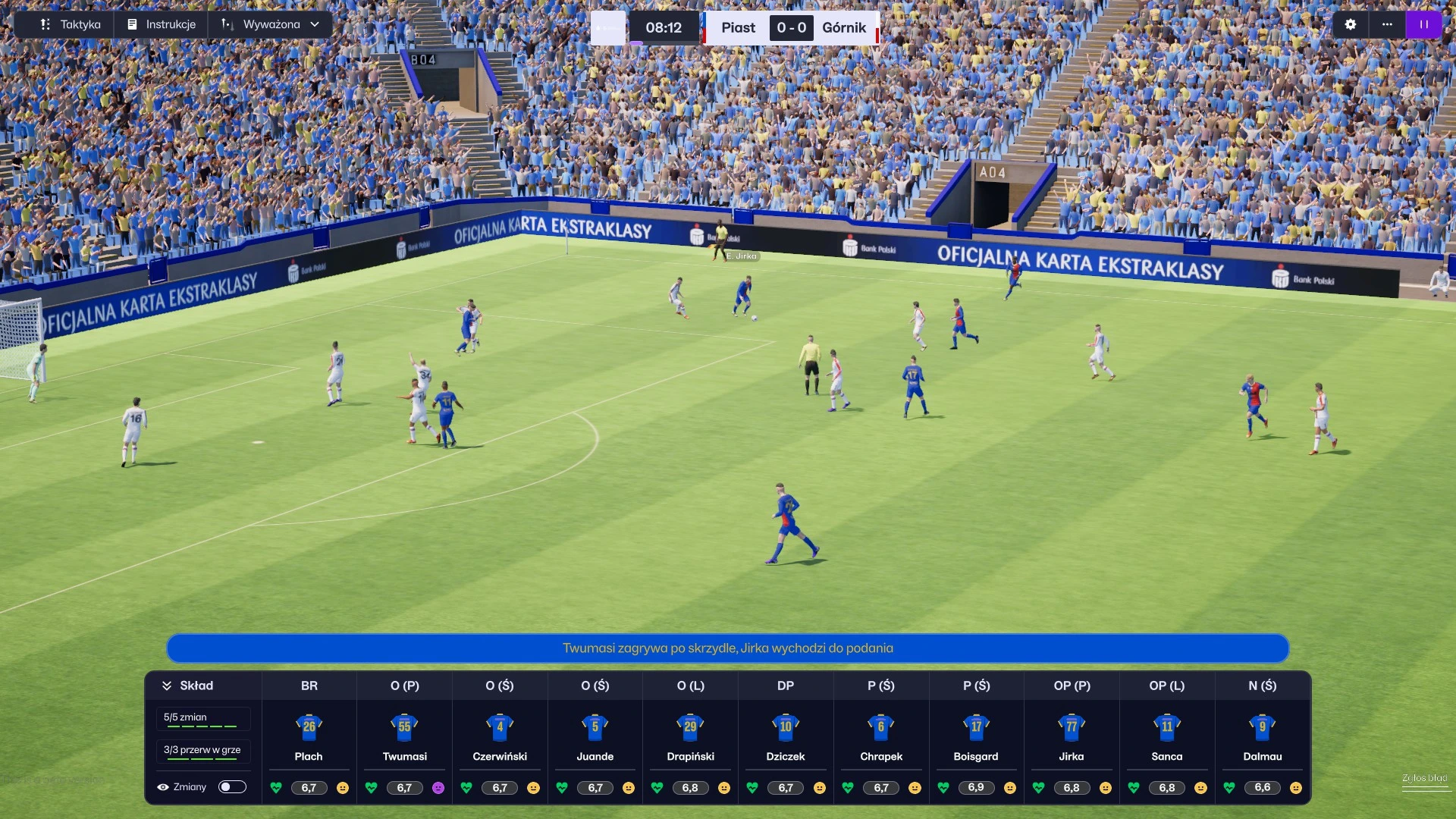Choose Czerwiński in the lineup bar
Screen dimensions: 1456x819
click(x=500, y=736)
